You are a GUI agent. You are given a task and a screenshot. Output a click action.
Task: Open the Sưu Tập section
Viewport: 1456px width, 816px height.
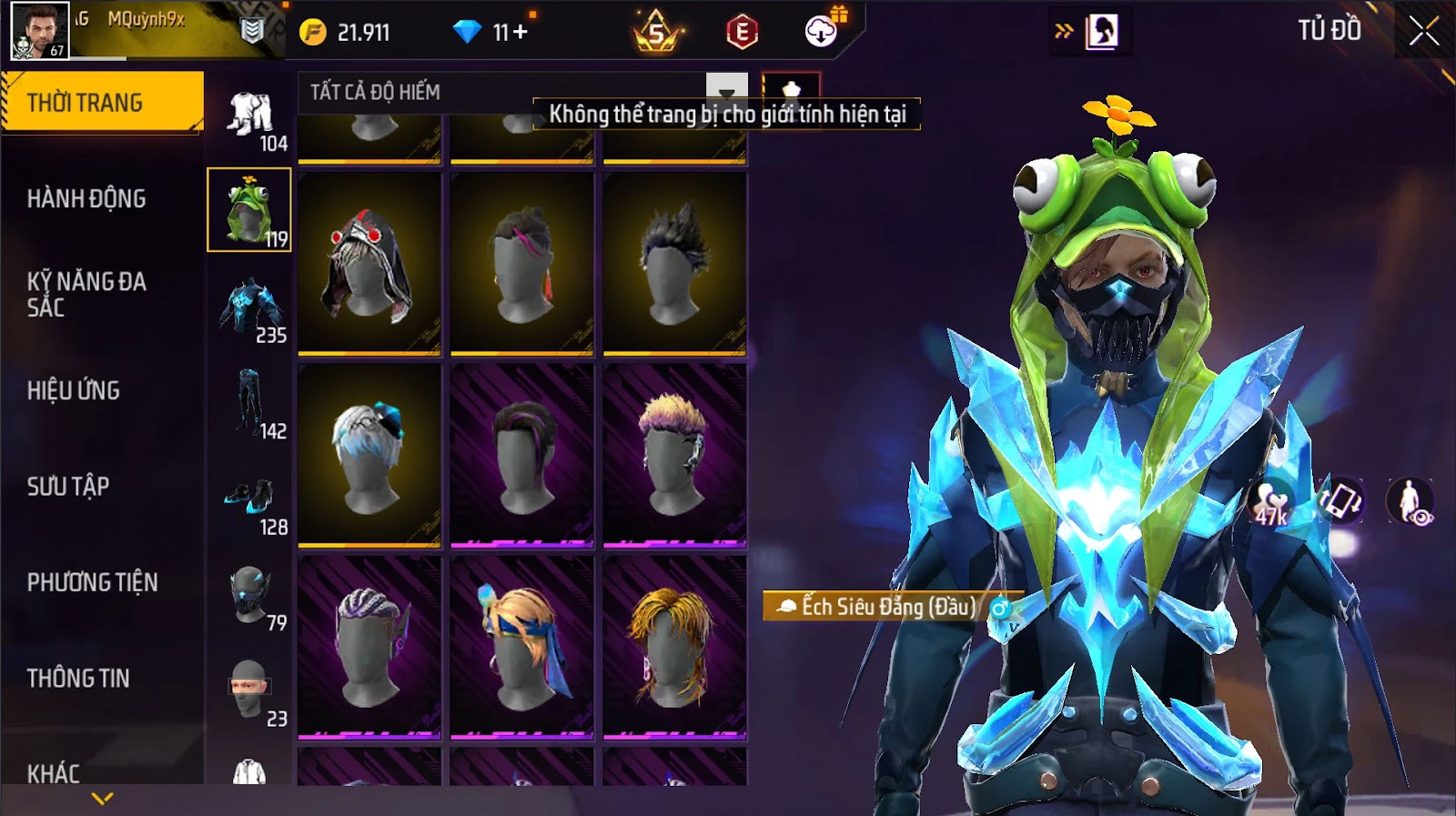[x=68, y=486]
